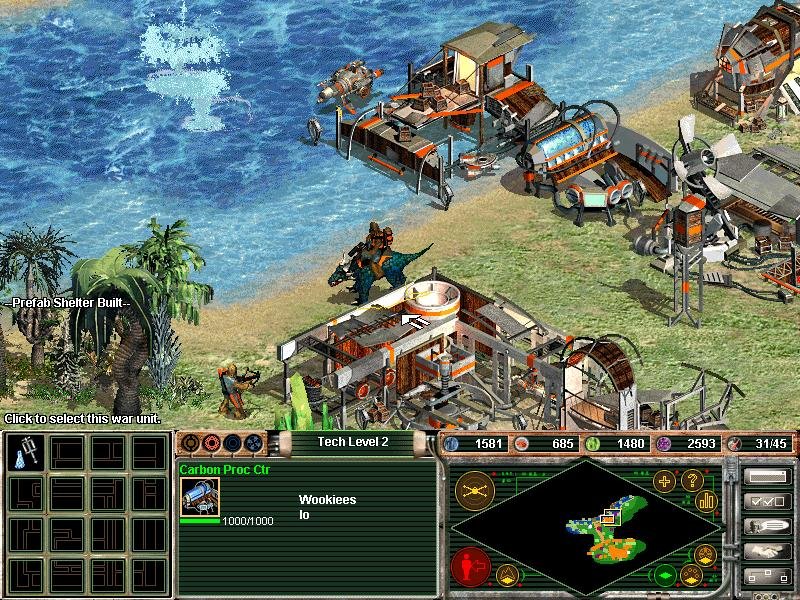The image size is (800, 600).
Task: Click the research upgrade icon in the command panel
Action: [24, 455]
